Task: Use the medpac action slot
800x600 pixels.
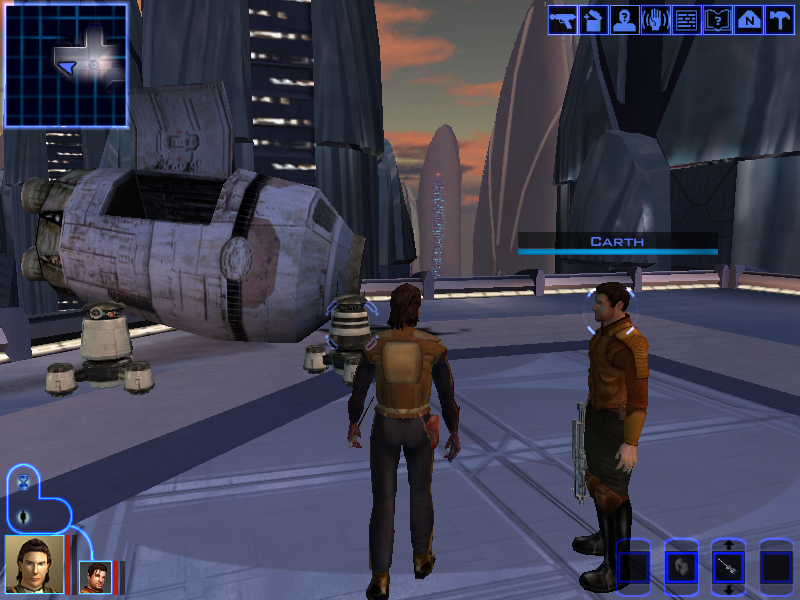Action: click(681, 568)
